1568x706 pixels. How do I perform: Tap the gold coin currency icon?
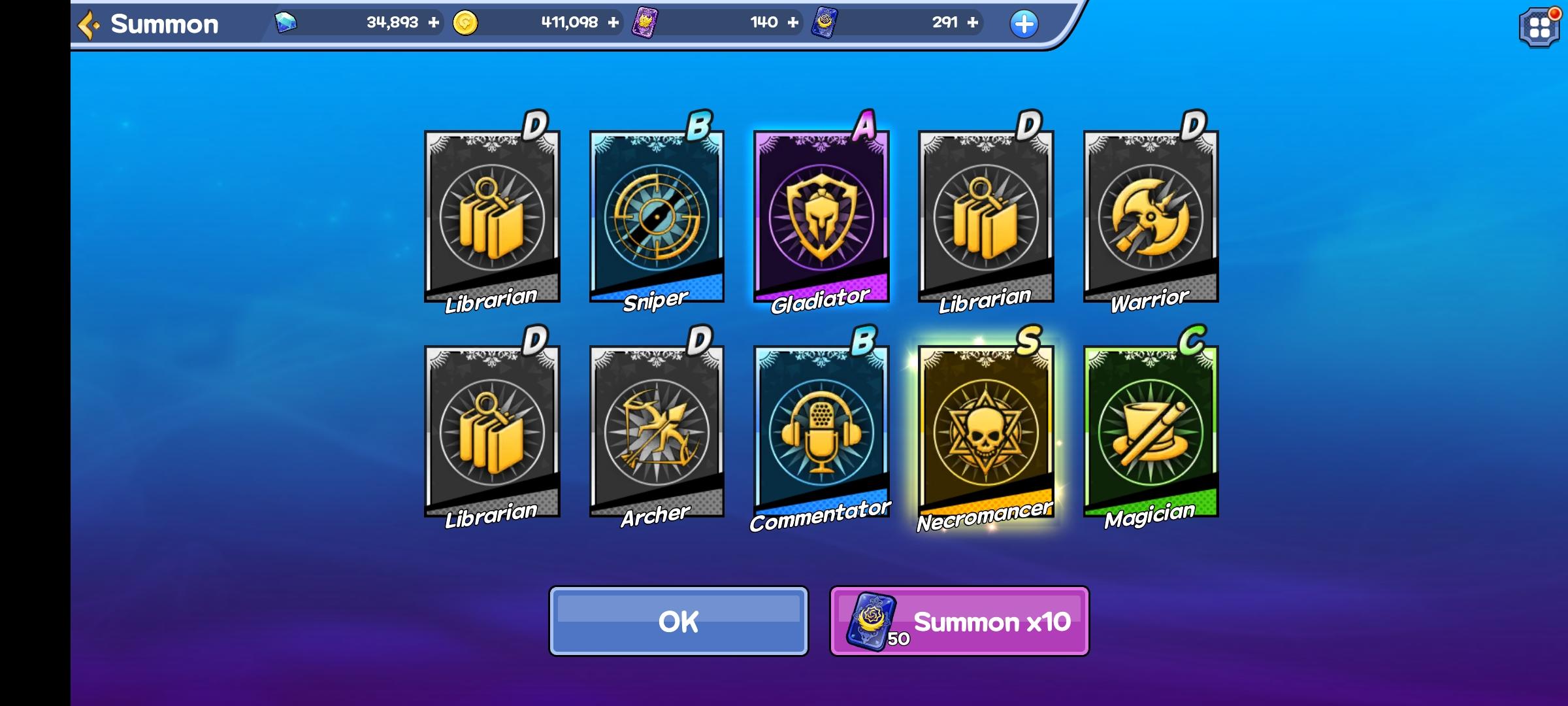click(x=465, y=22)
